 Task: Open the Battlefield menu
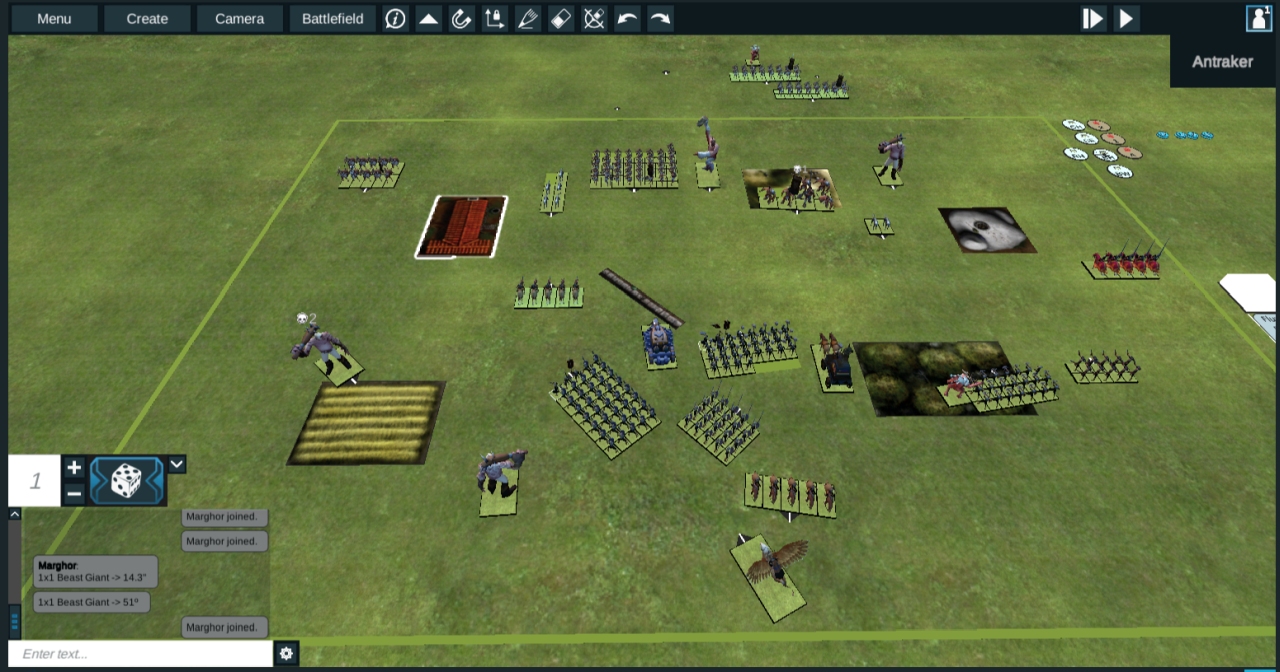pyautogui.click(x=332, y=18)
